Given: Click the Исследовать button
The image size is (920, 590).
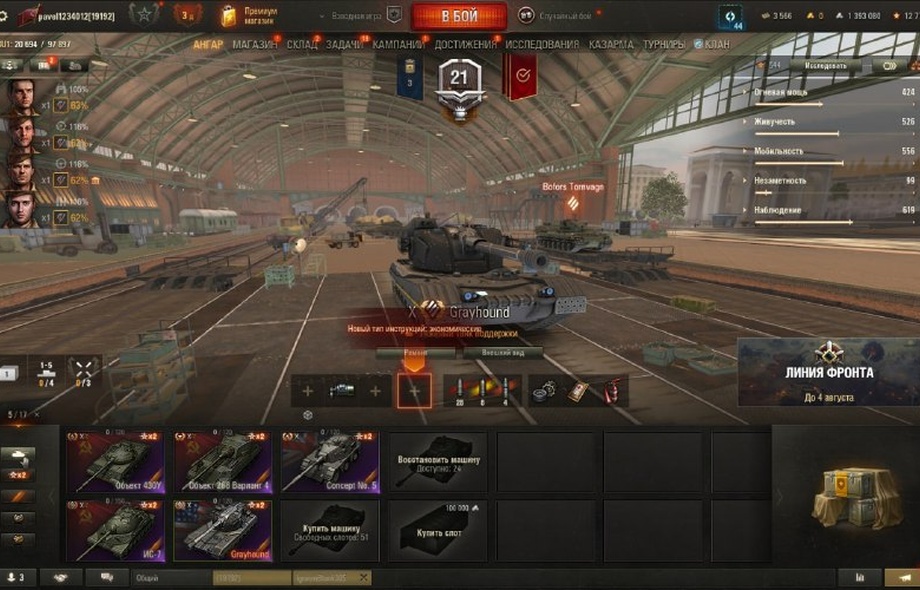Looking at the screenshot, I should tap(825, 67).
